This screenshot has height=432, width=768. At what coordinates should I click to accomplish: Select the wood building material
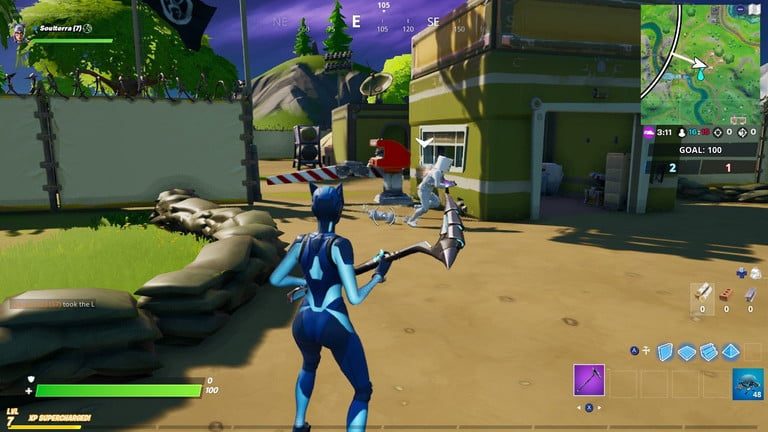point(704,294)
